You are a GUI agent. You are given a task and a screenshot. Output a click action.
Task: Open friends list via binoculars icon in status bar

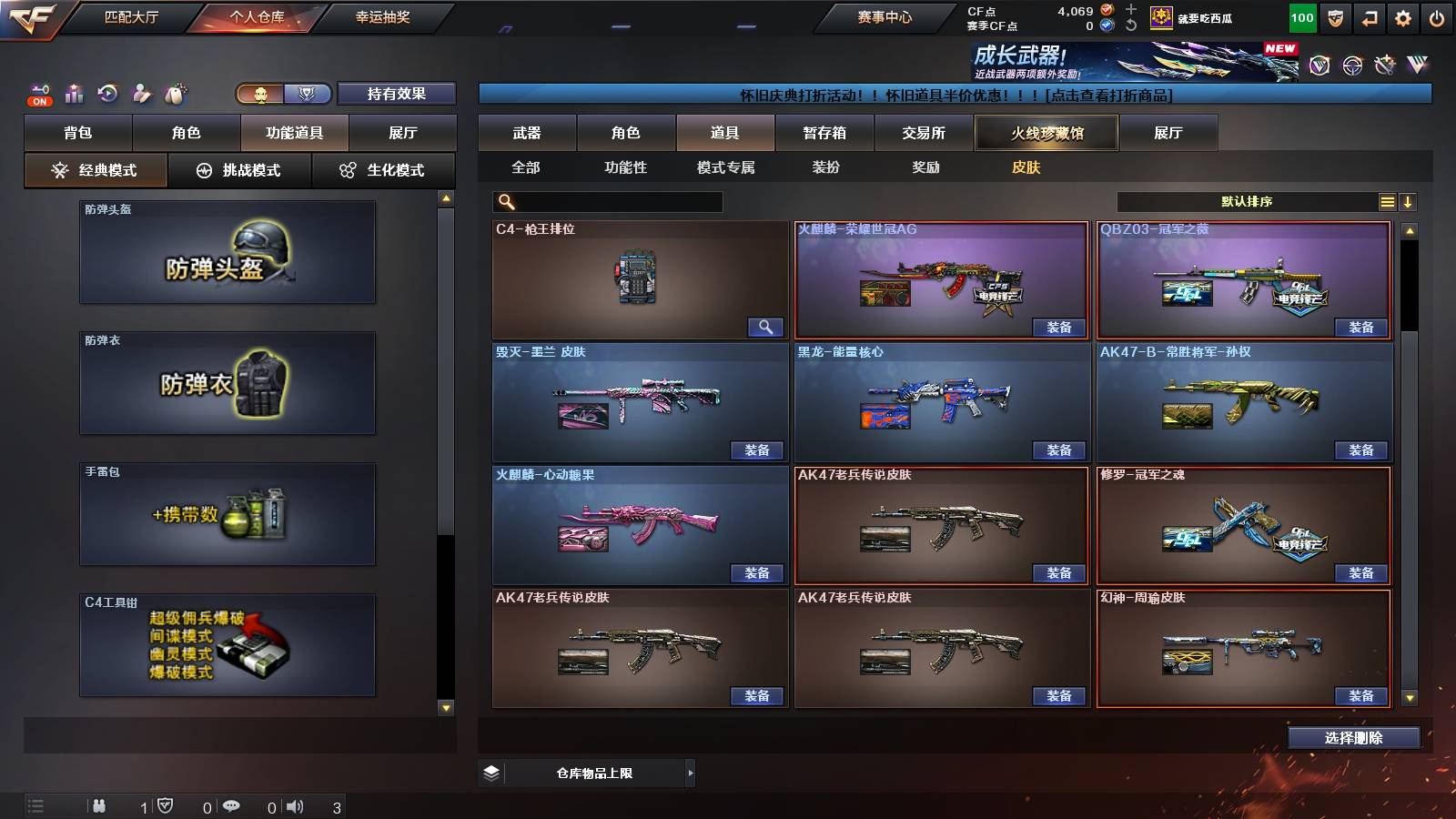coord(98,805)
